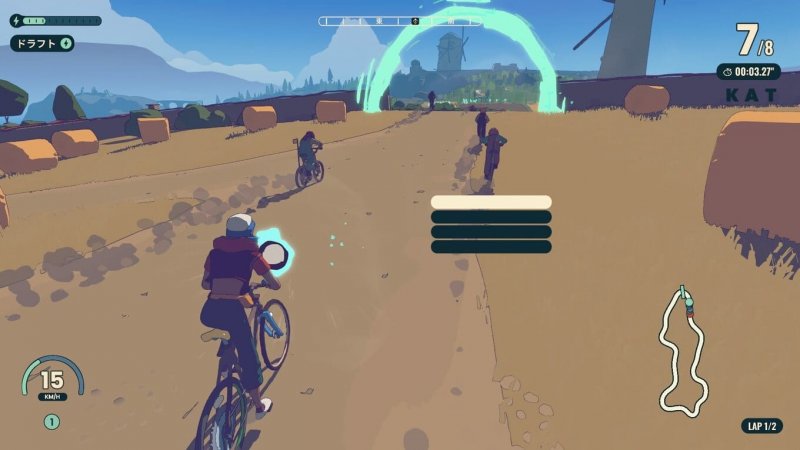Click the track minimap
Viewport: 800px width, 450px height.
pyautogui.click(x=683, y=352)
